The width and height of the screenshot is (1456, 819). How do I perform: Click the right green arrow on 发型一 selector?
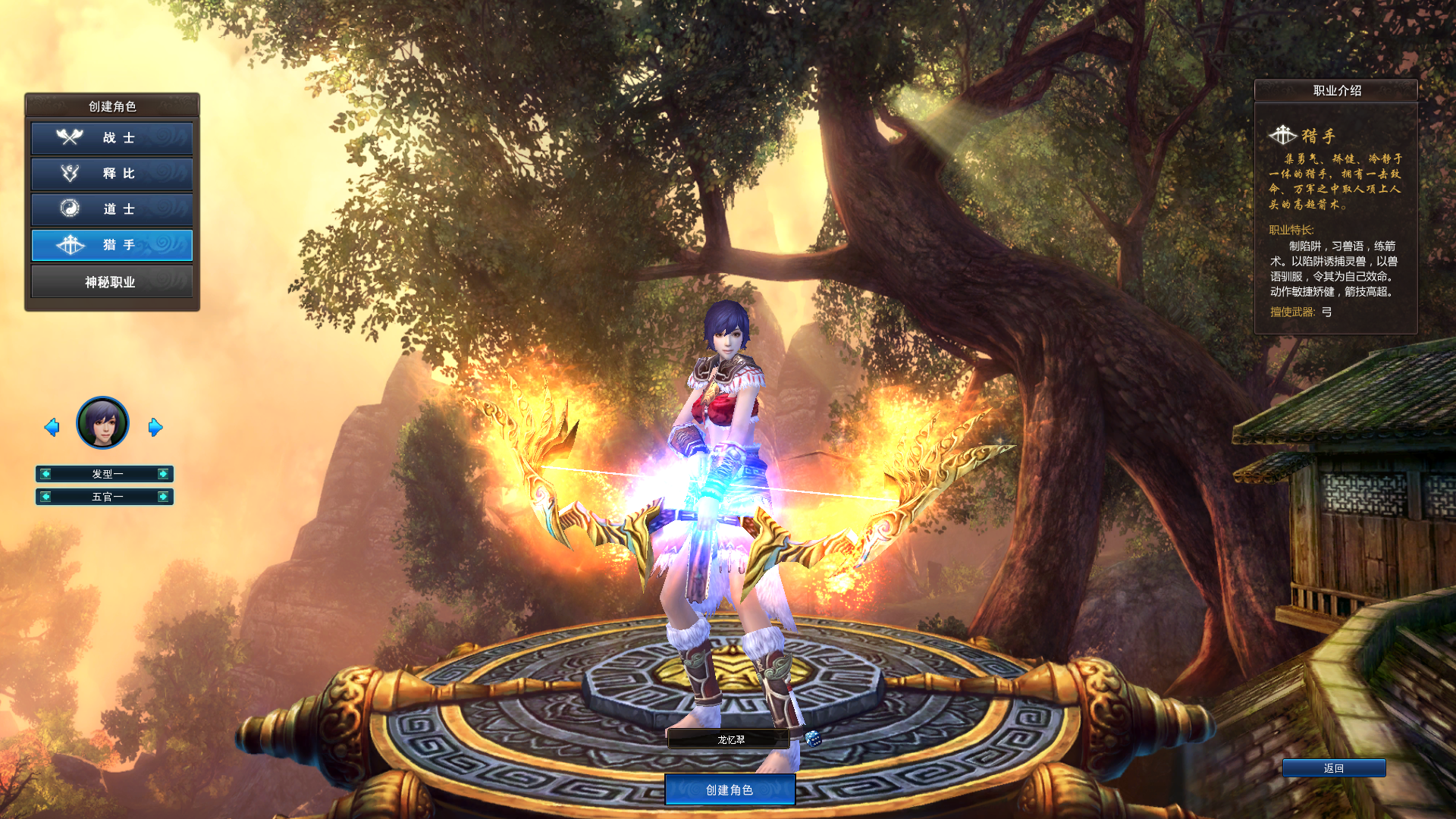pyautogui.click(x=162, y=474)
